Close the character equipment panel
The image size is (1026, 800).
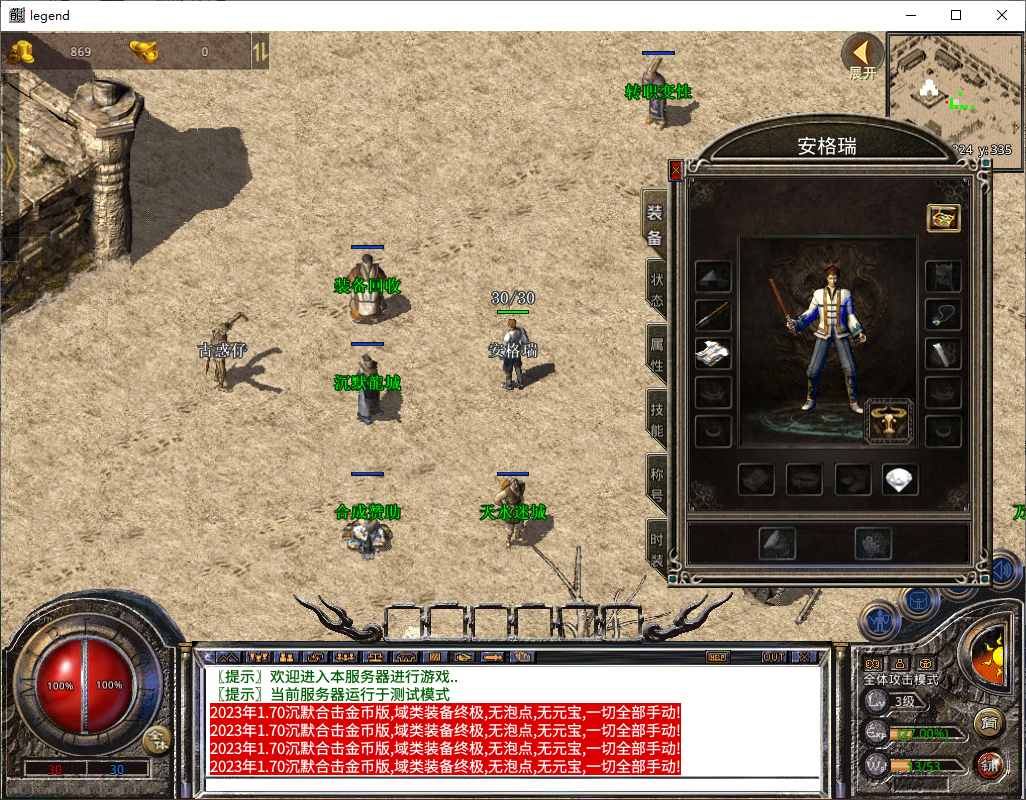point(675,170)
